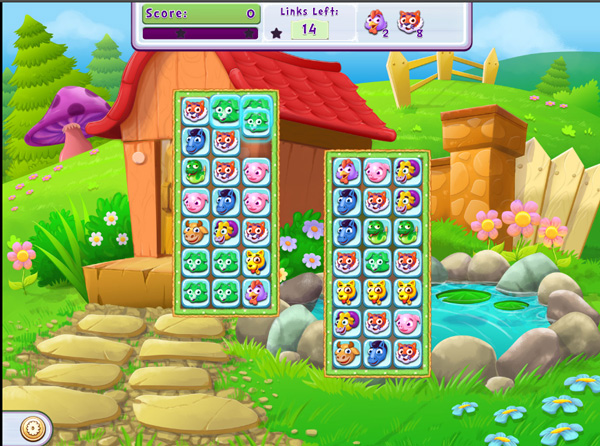Screen dimensions: 600x446
Task: Select the green snake tile on the left board
Action: (196, 171)
